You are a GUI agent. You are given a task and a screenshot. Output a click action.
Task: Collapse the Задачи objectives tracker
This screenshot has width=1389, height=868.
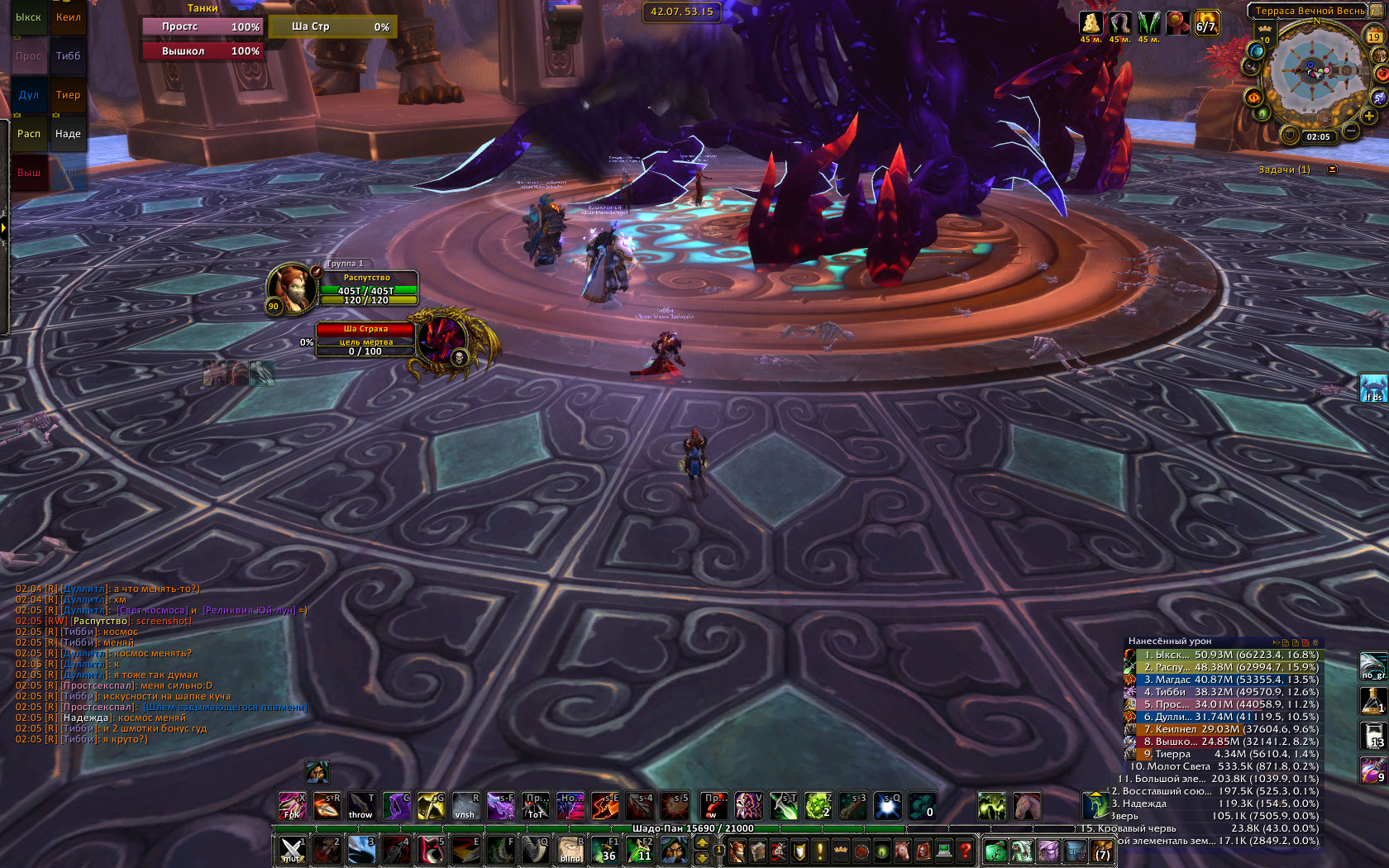point(1332,169)
